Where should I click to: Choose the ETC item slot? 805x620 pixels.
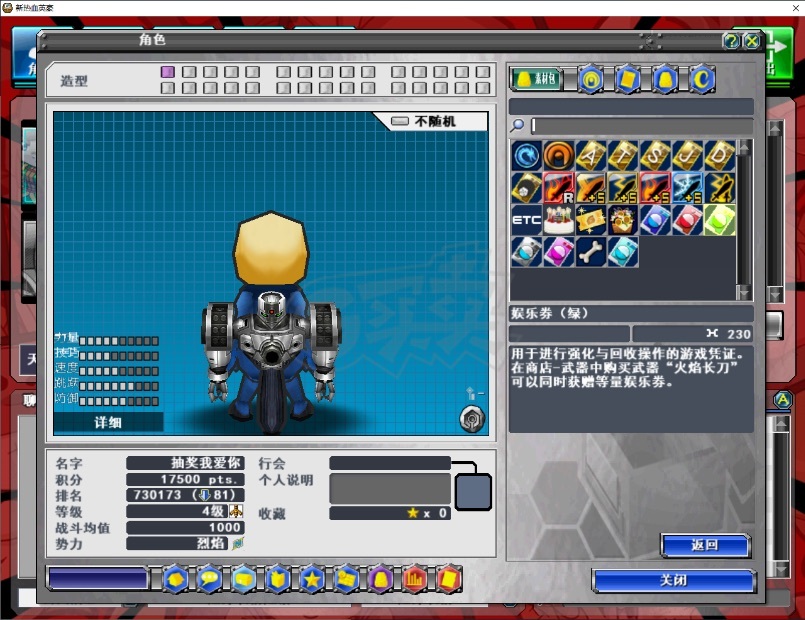(x=526, y=220)
